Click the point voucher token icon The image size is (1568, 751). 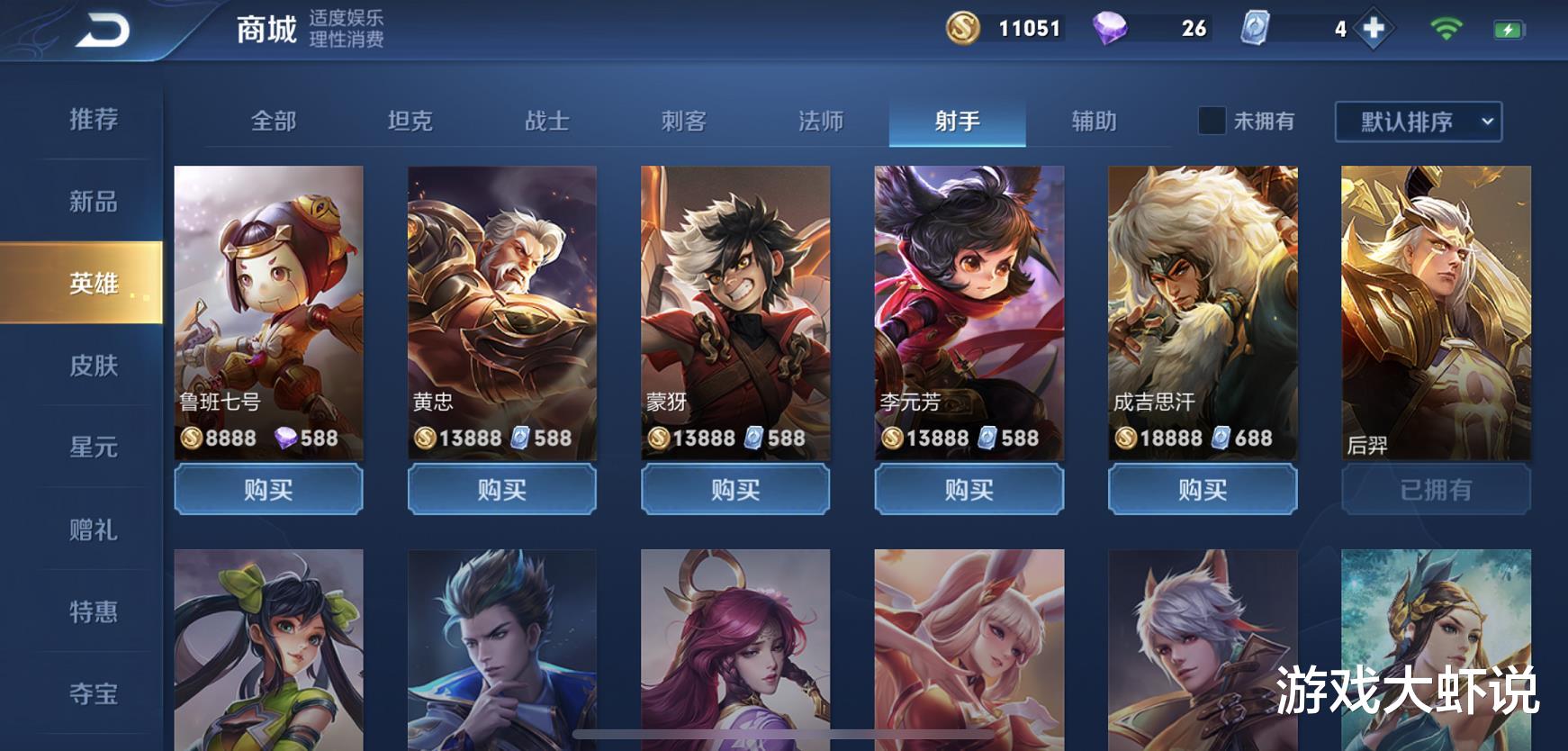click(x=1253, y=28)
